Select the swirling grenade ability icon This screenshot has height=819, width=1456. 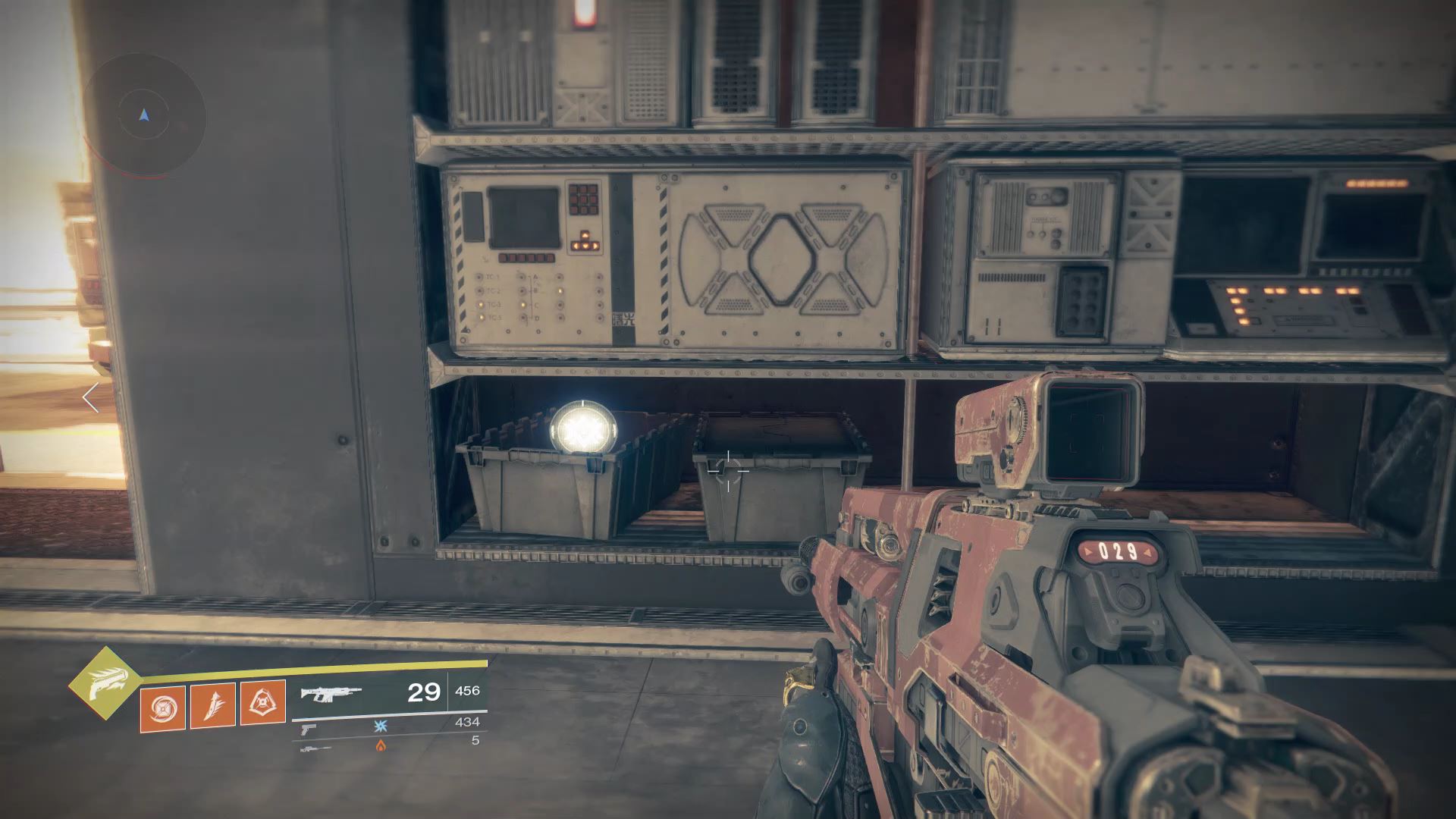coord(163,708)
